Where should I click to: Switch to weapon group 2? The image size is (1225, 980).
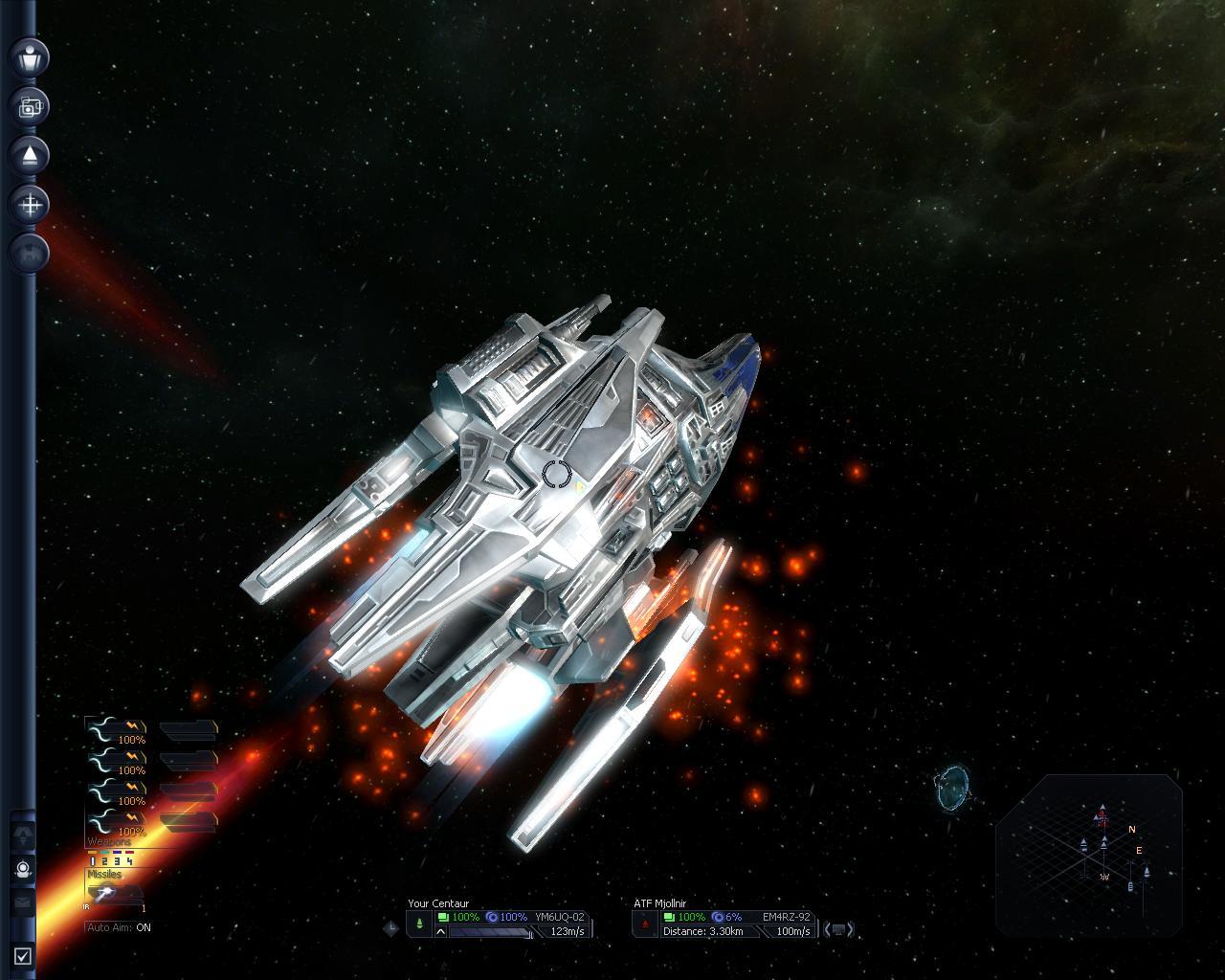tap(104, 861)
